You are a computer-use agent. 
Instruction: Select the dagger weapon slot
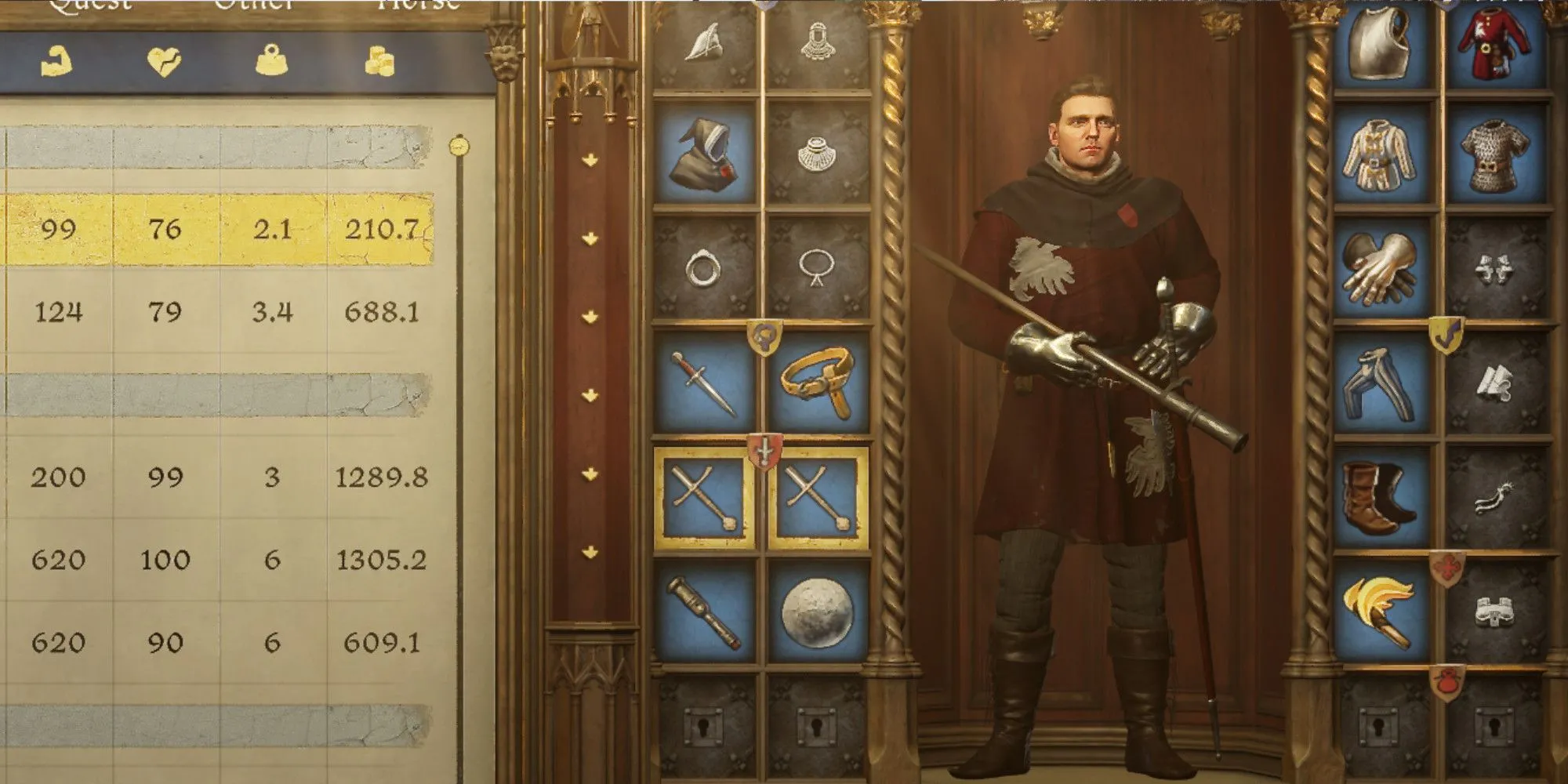(703, 382)
